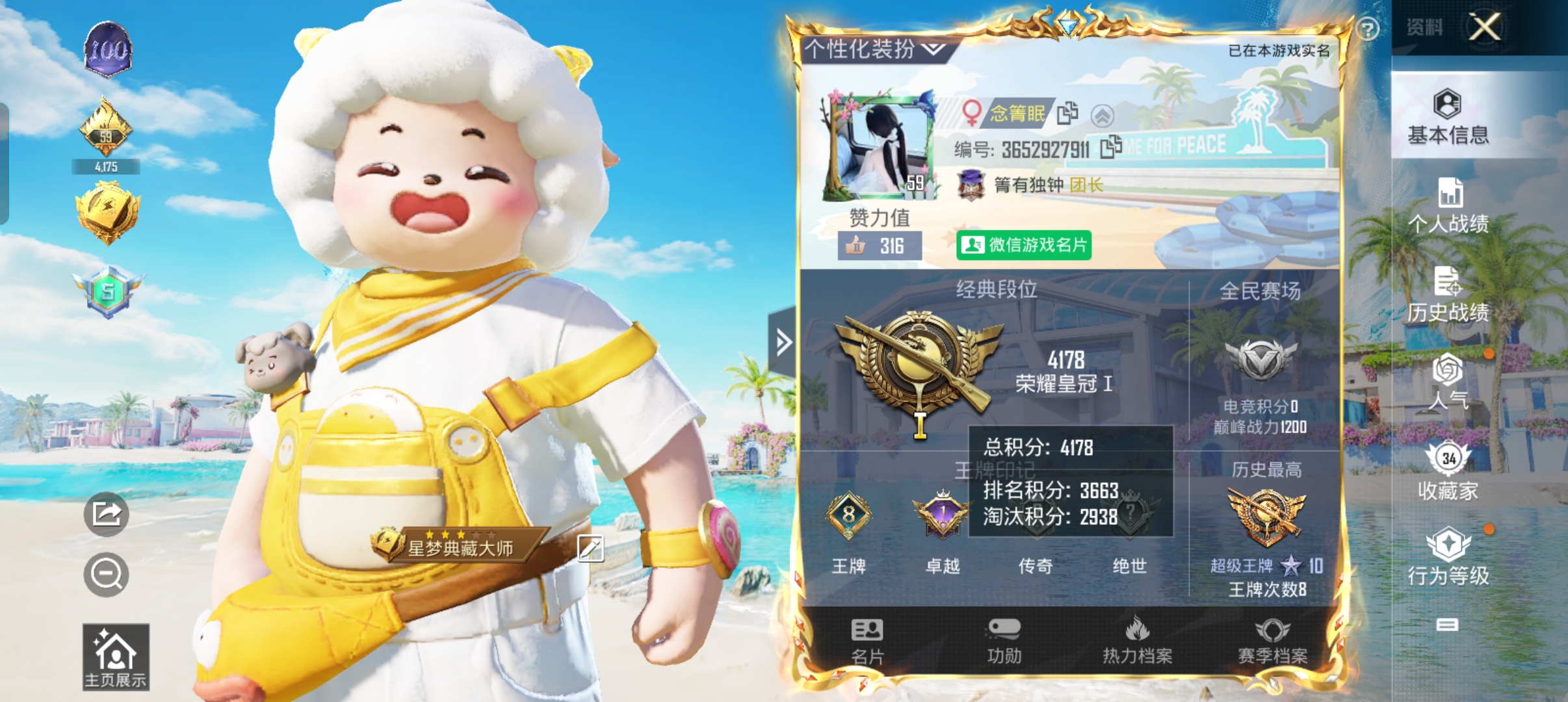Screen dimensions: 1568x702
Task: Show the 热力档案 tab
Action: click(1138, 641)
